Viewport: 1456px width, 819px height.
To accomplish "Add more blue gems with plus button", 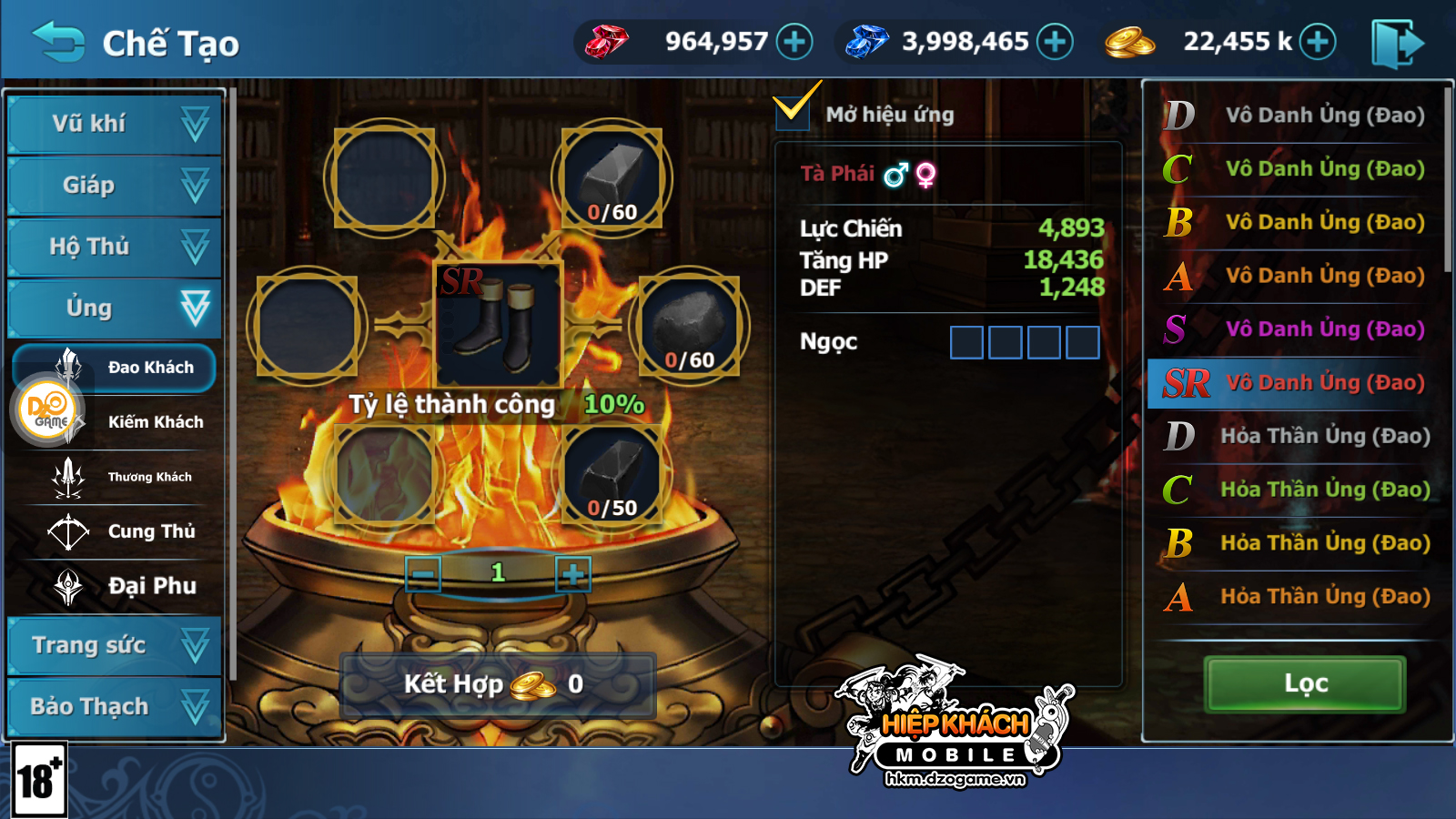I will (x=1055, y=42).
